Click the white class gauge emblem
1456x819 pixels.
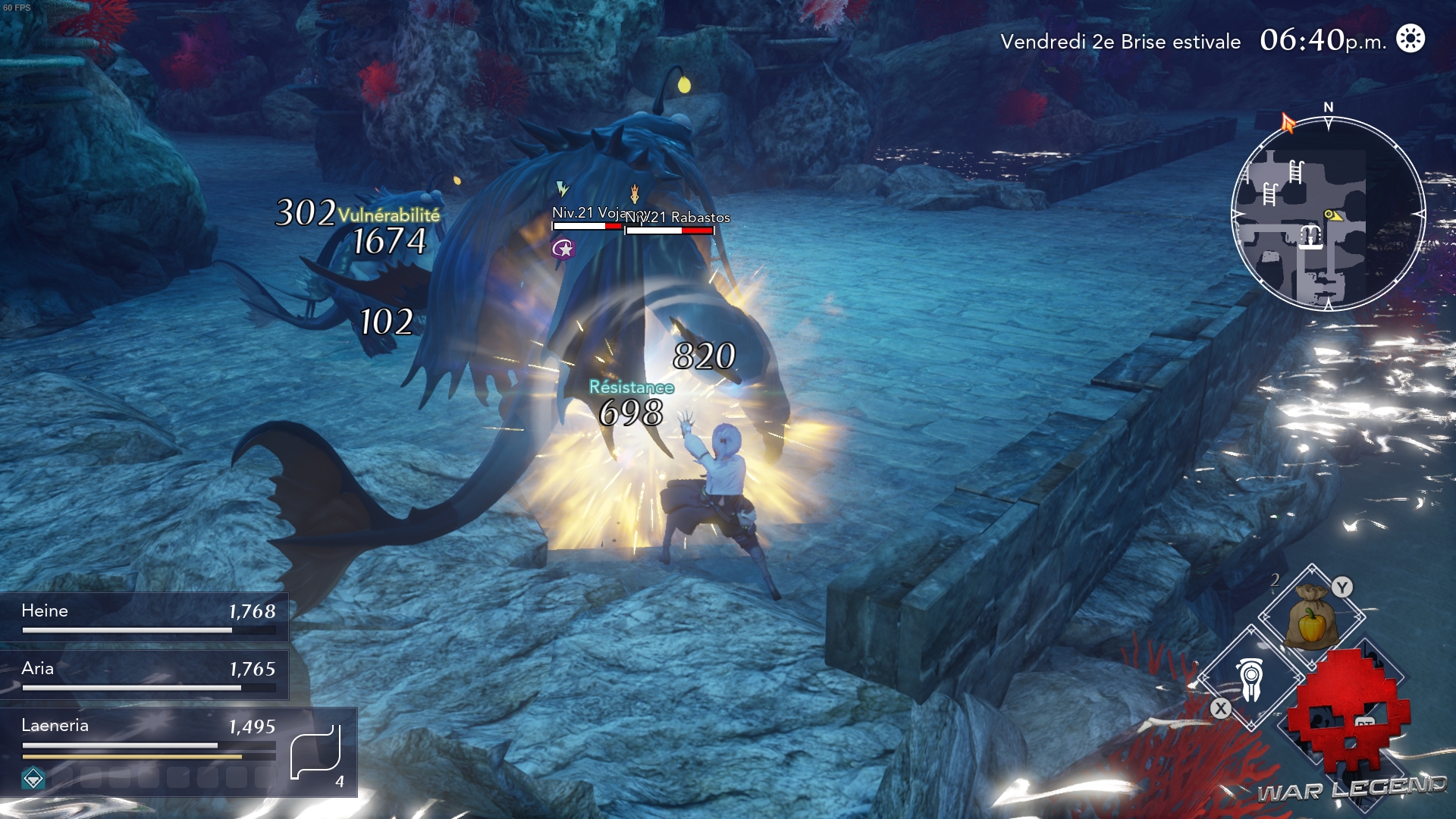coord(316,753)
